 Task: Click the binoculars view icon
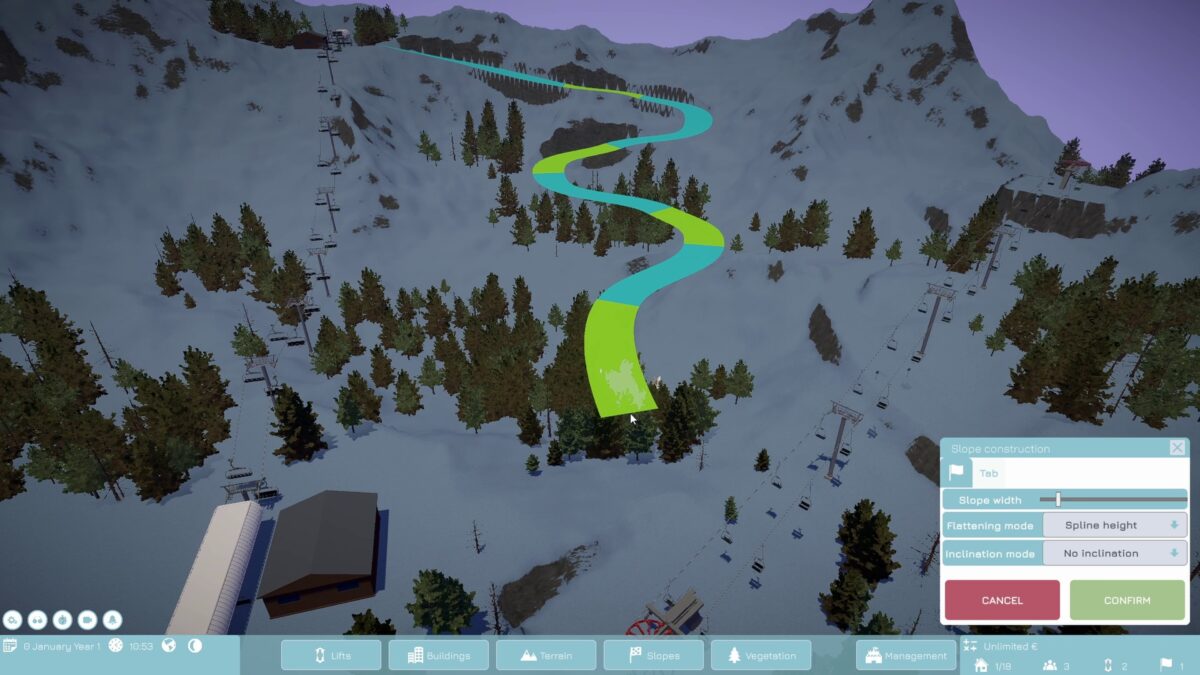[x=38, y=620]
